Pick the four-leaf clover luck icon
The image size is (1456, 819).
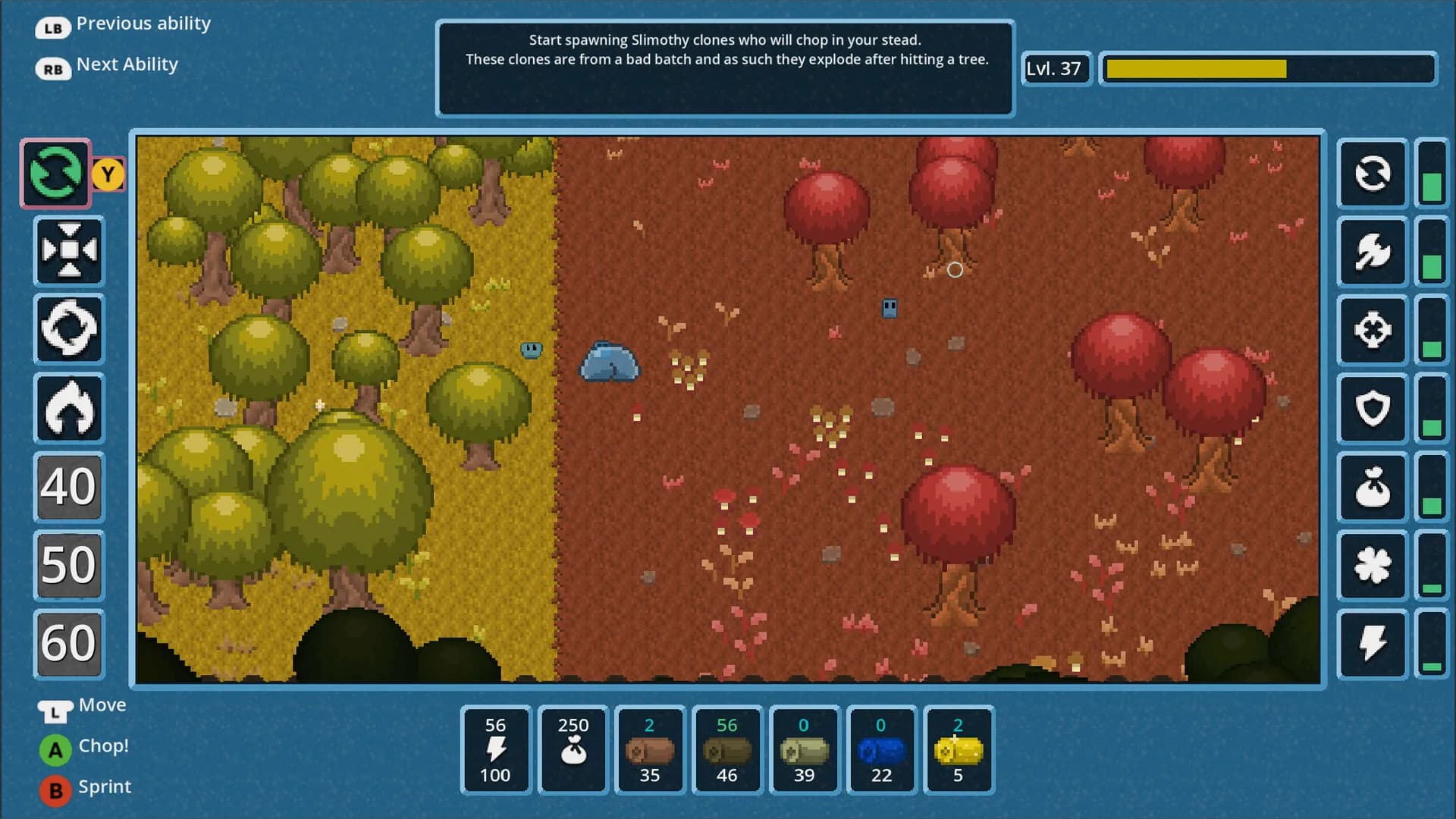point(1373,566)
